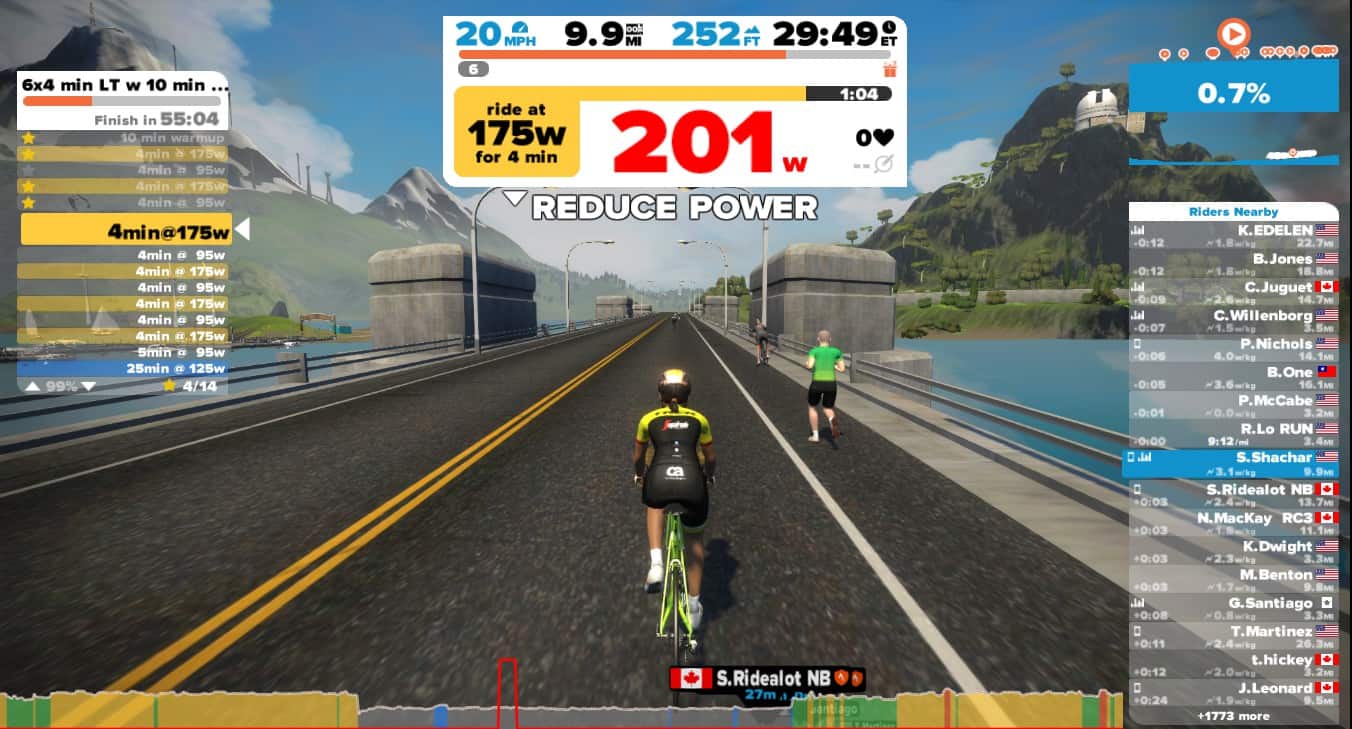
Task: Choose C.Juguet from Riders Nearby
Action: [1233, 293]
